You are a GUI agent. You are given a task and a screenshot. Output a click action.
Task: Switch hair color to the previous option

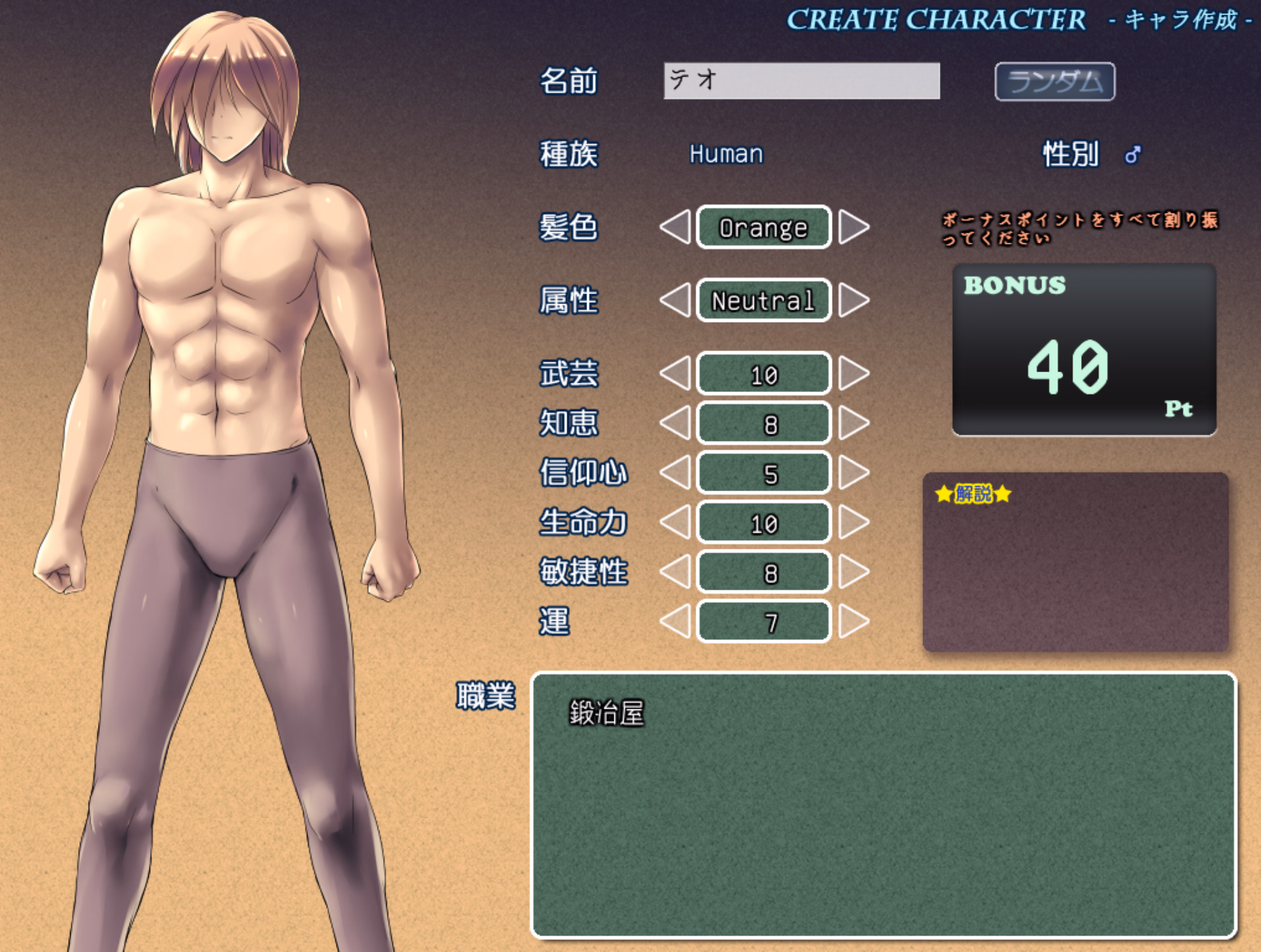click(676, 227)
